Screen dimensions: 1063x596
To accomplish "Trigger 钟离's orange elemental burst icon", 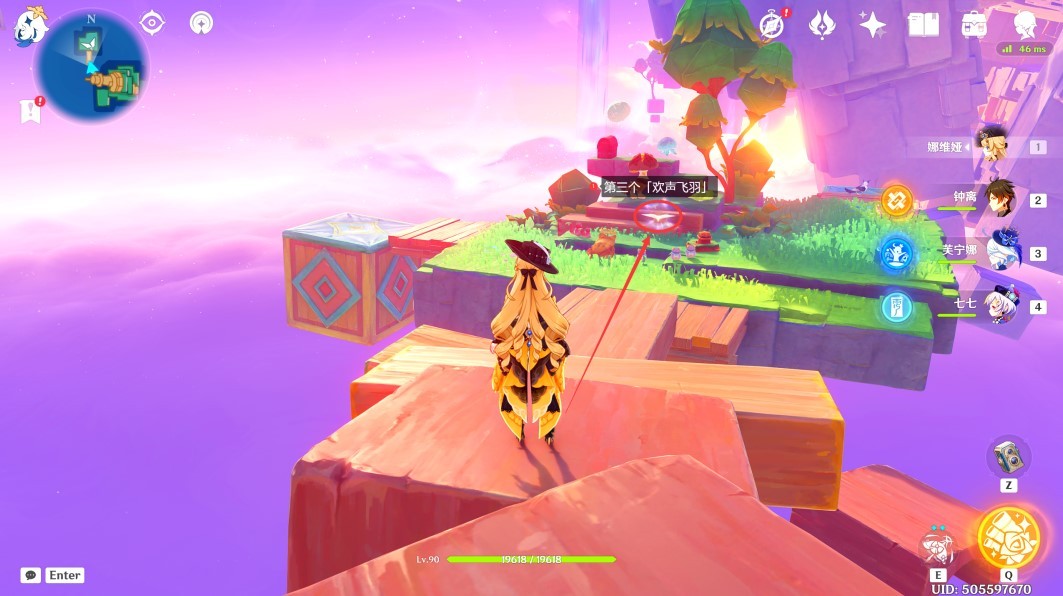I will point(897,201).
